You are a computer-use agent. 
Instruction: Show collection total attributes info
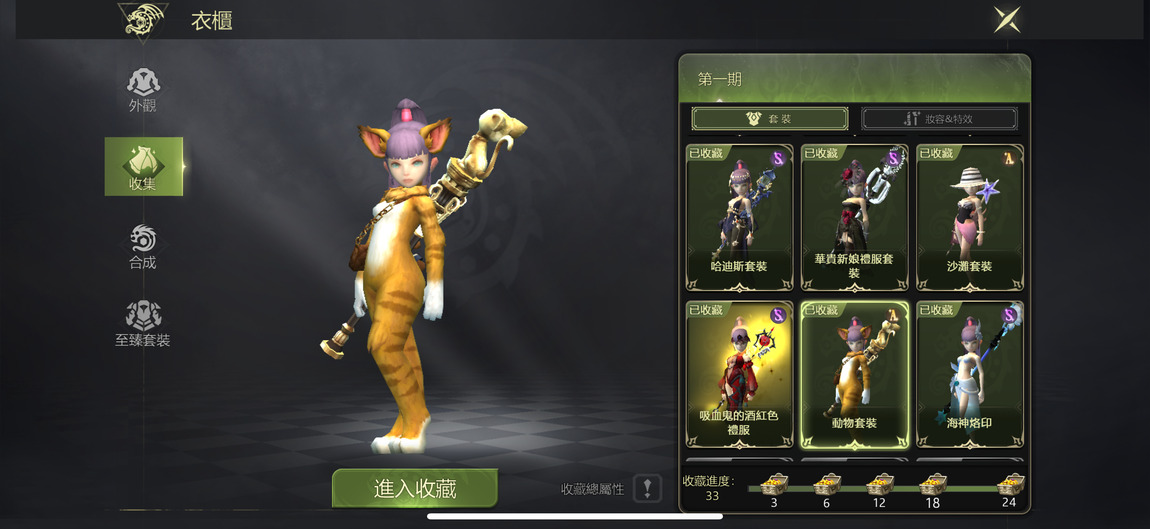coord(647,489)
